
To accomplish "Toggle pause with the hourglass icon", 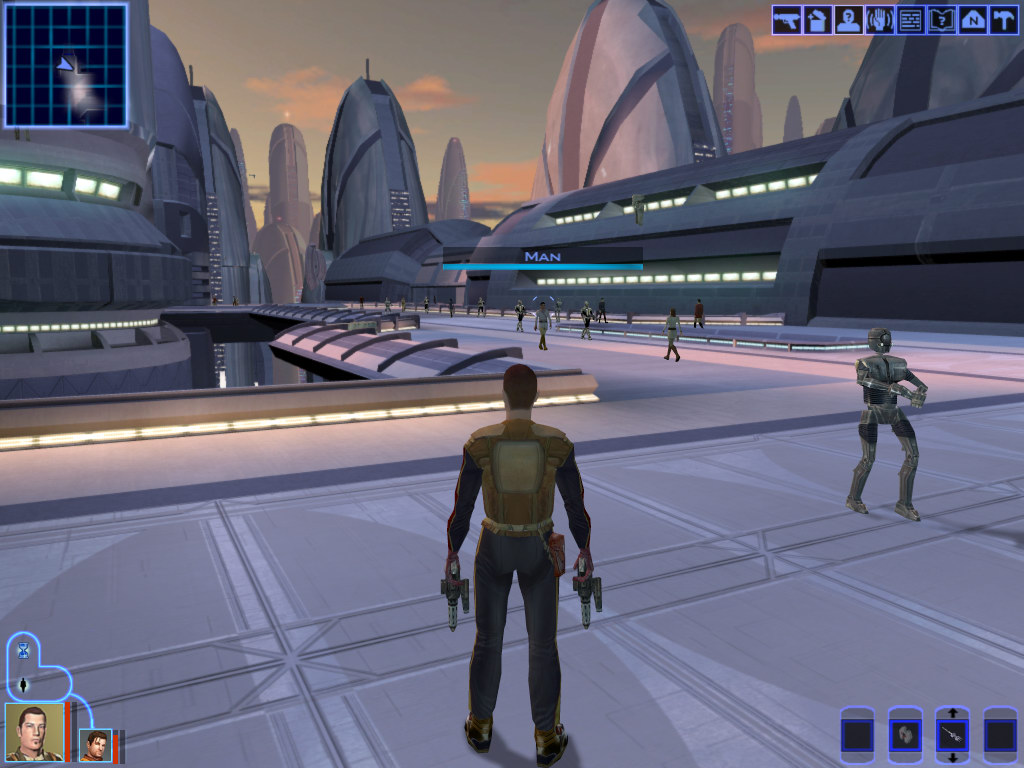I will click(x=23, y=651).
